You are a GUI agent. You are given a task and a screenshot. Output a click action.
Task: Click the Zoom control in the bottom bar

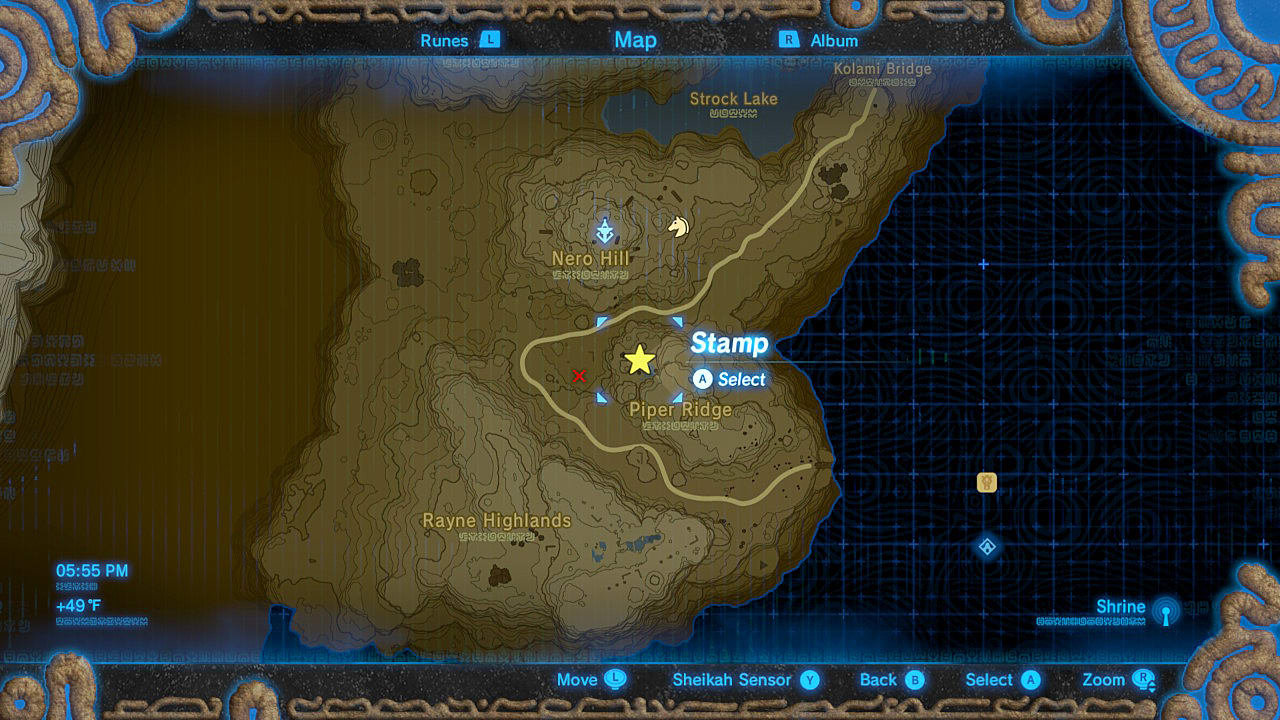1115,679
